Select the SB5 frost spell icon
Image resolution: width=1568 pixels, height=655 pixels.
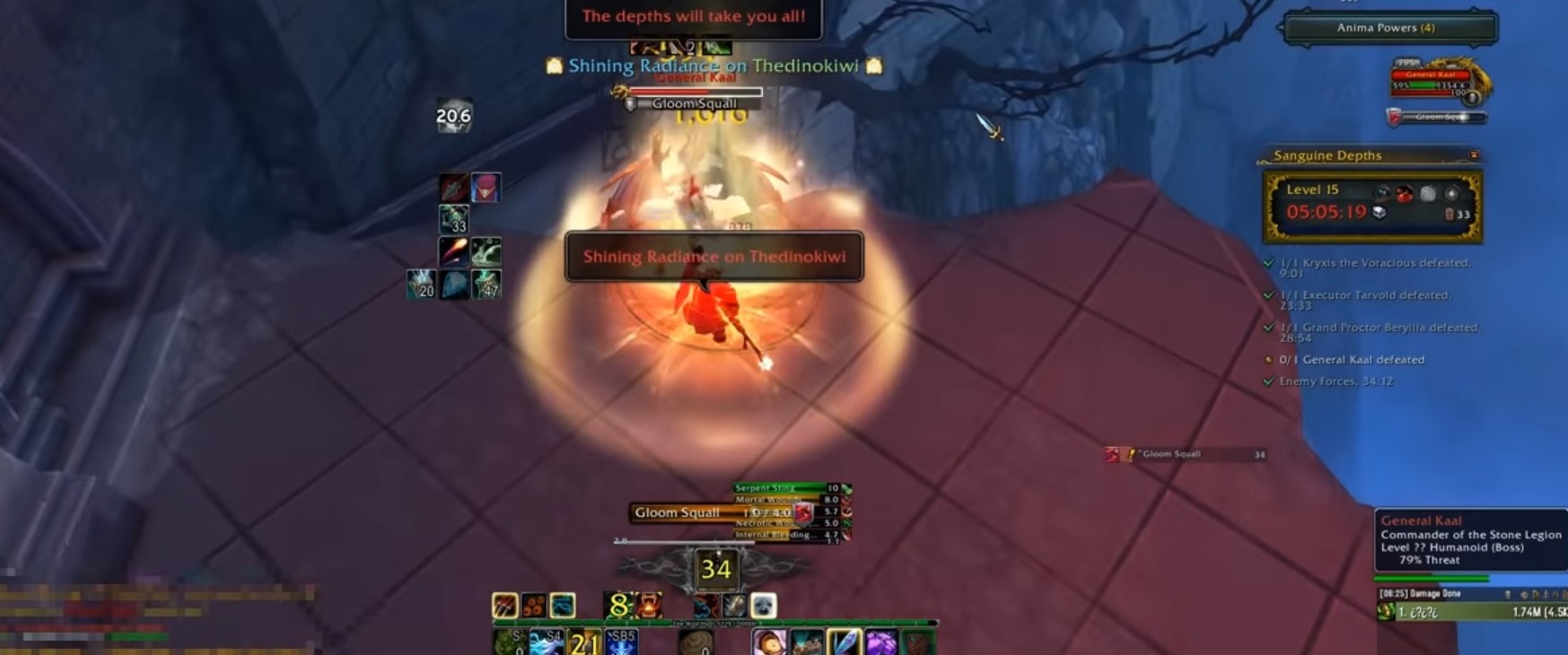point(622,641)
